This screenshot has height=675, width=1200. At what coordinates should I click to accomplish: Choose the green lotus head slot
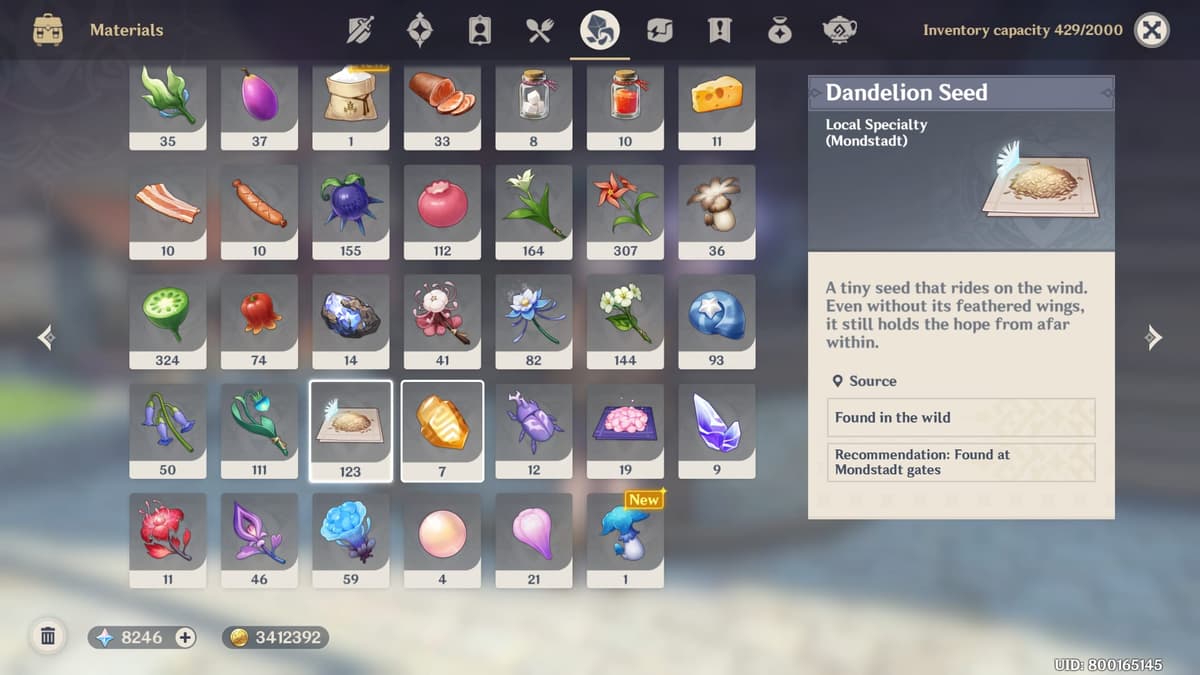click(x=167, y=321)
